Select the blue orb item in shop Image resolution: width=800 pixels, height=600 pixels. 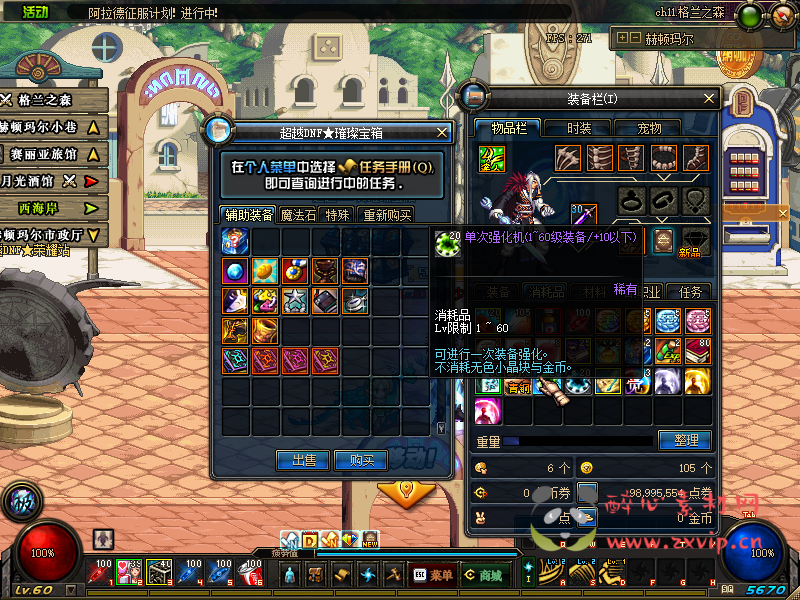pyautogui.click(x=235, y=270)
